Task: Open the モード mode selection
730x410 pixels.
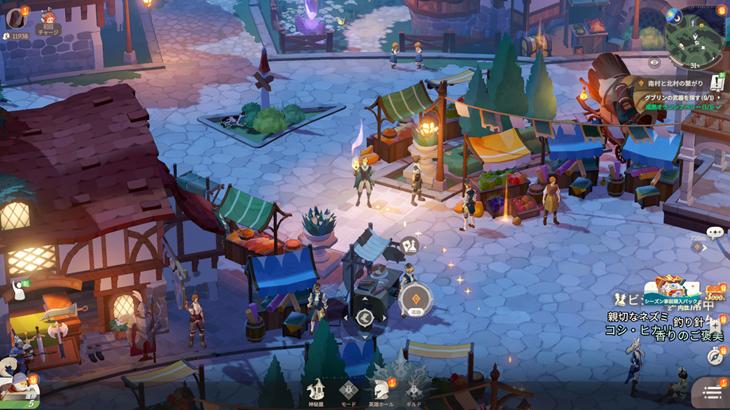Action: (348, 389)
